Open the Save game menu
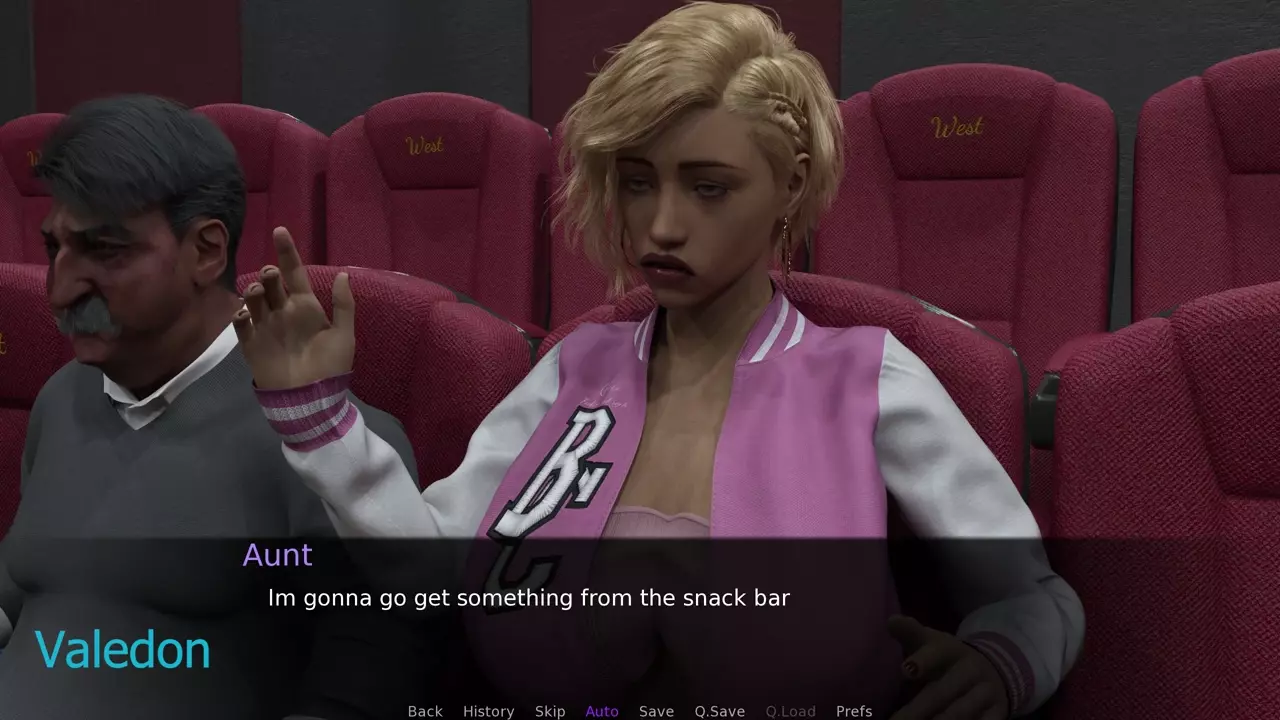1280x720 pixels. click(656, 711)
